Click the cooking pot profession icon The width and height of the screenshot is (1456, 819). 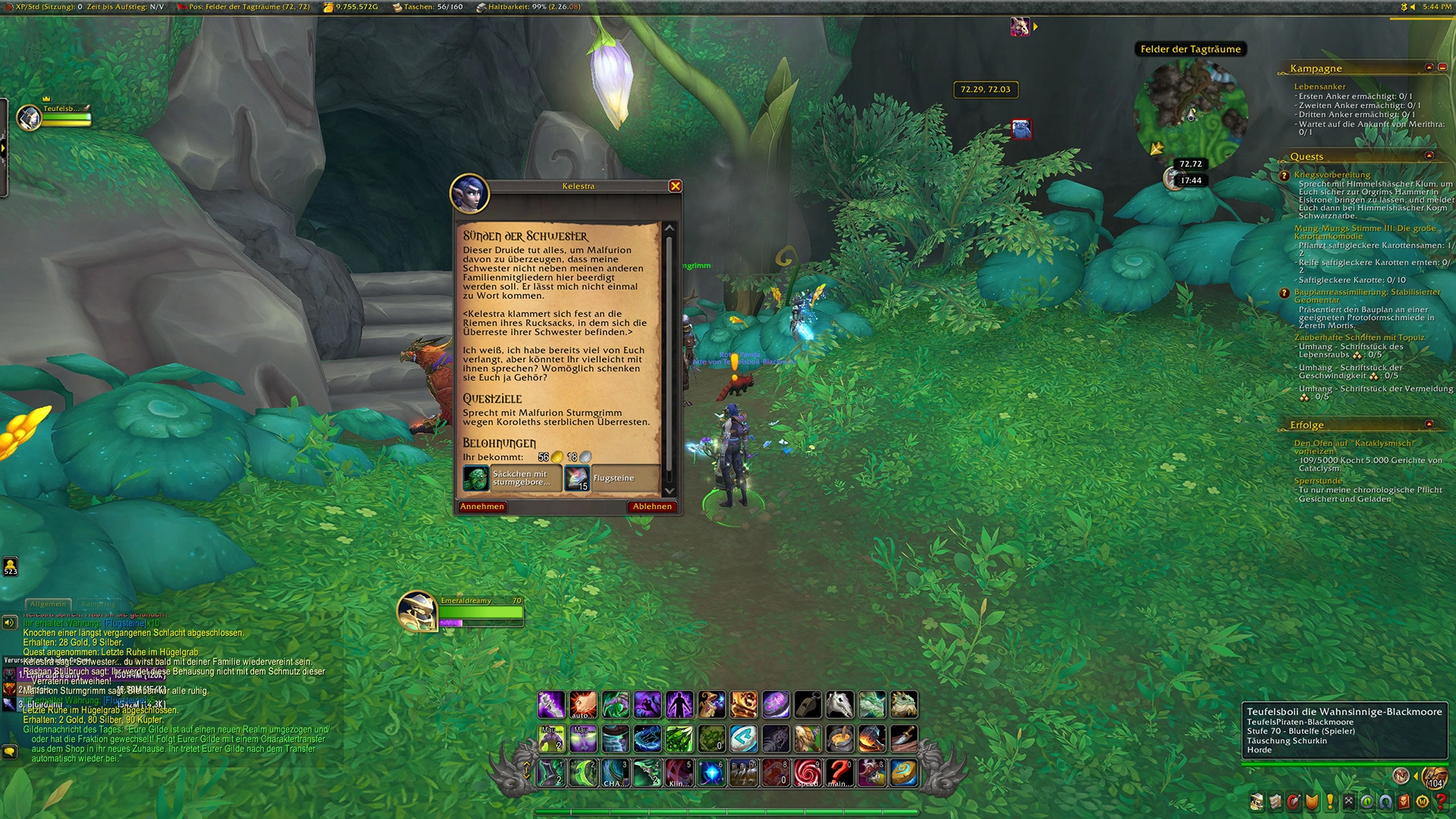(839, 738)
